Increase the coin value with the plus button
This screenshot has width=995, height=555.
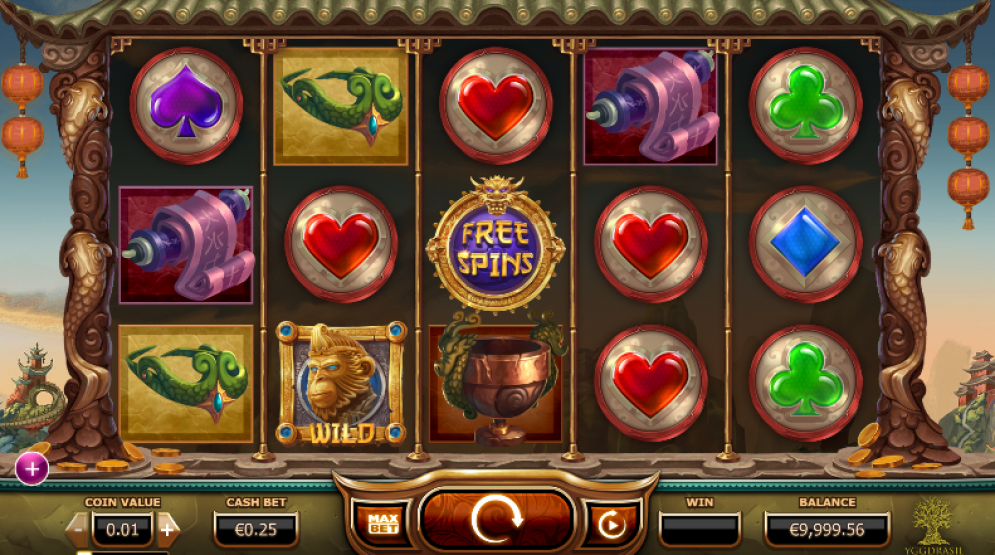(168, 527)
